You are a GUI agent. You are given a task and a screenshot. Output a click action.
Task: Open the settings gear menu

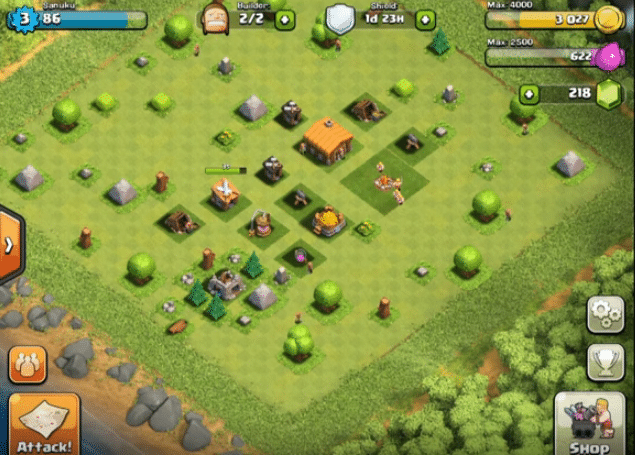point(605,314)
